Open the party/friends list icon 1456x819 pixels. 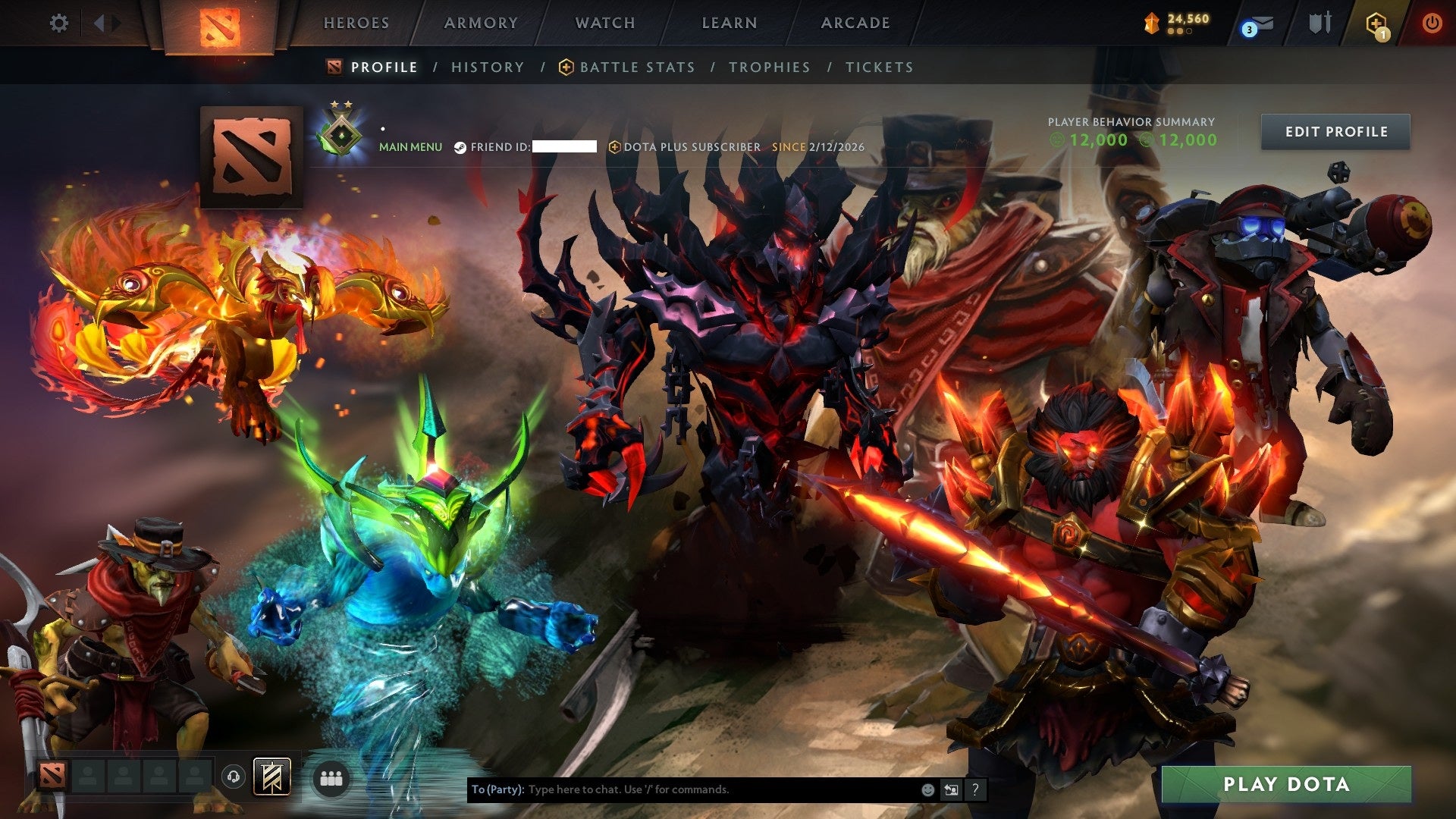(x=330, y=777)
